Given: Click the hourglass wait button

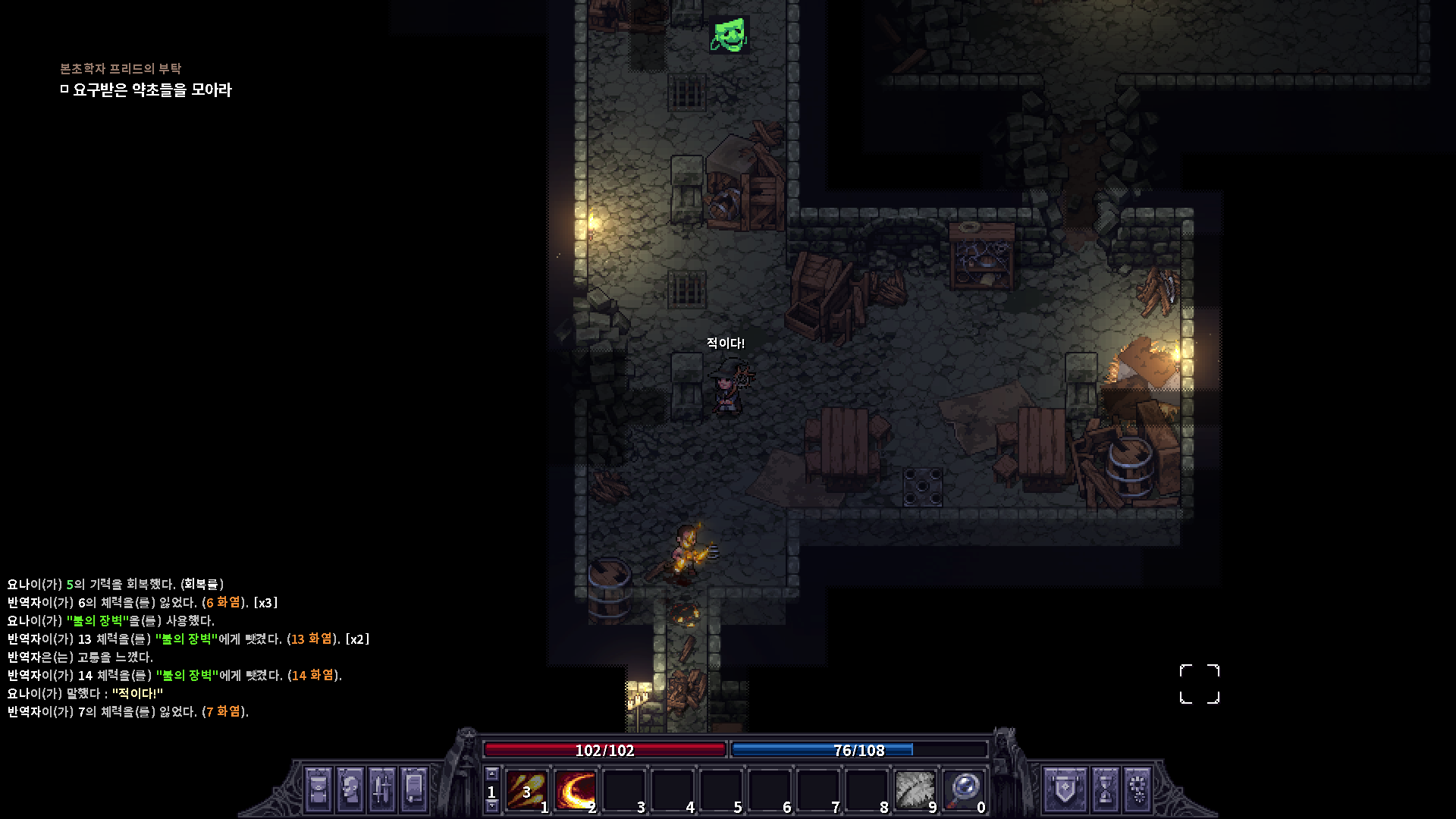Looking at the screenshot, I should point(1105,789).
